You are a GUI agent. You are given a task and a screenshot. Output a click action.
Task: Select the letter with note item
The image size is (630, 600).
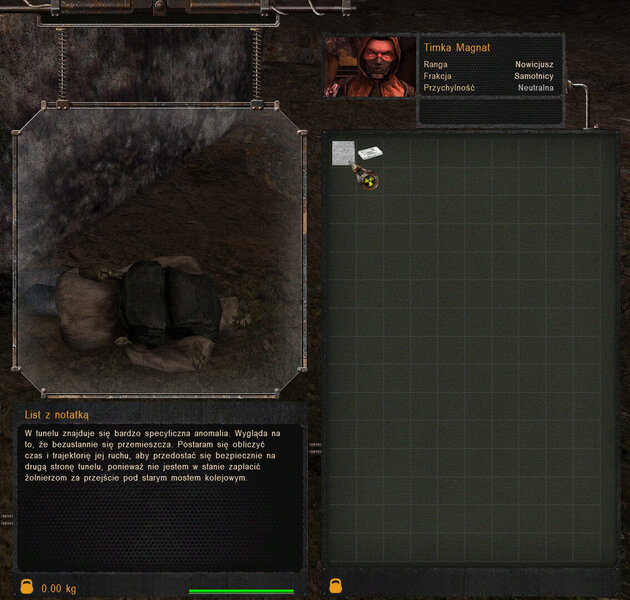343,153
